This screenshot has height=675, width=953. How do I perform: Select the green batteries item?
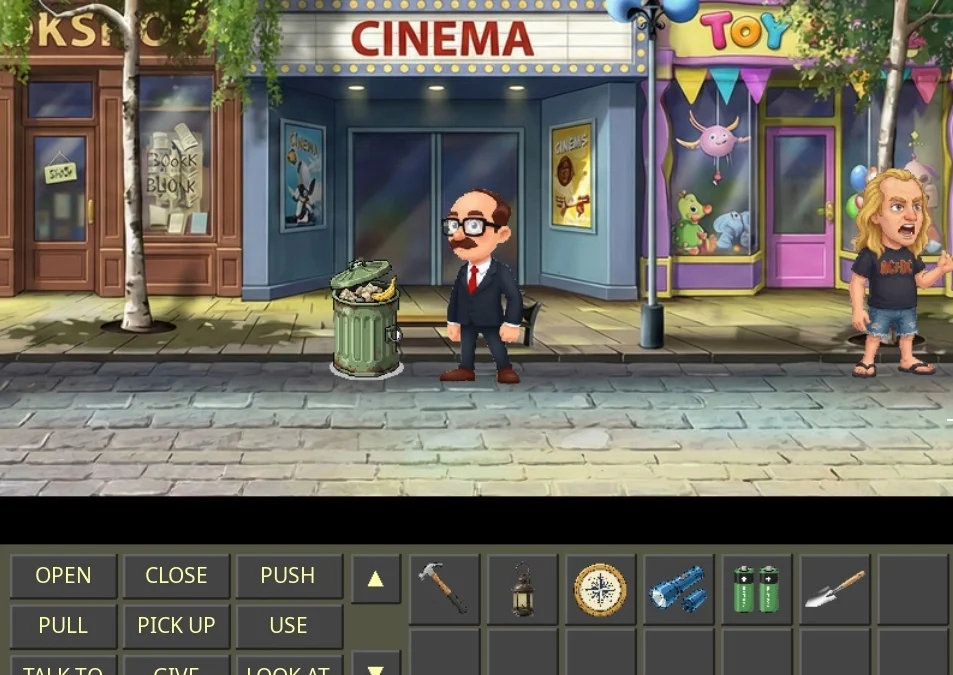(x=756, y=589)
